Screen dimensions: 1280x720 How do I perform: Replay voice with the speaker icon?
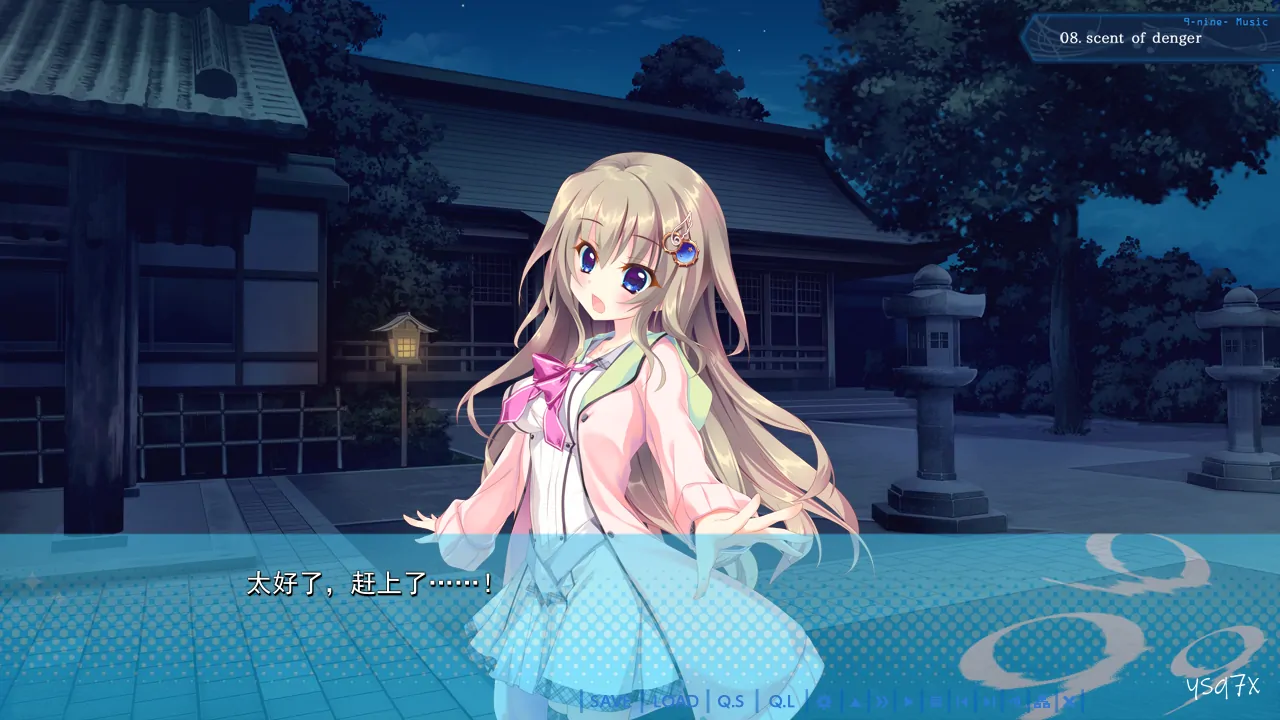[1016, 701]
